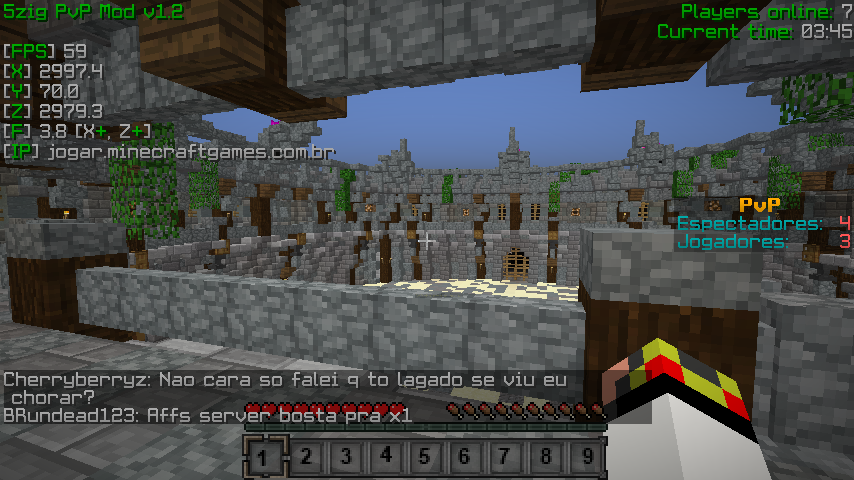Click Cherryberryz's chat message
Viewport: 854px width, 480px height.
(x=285, y=388)
